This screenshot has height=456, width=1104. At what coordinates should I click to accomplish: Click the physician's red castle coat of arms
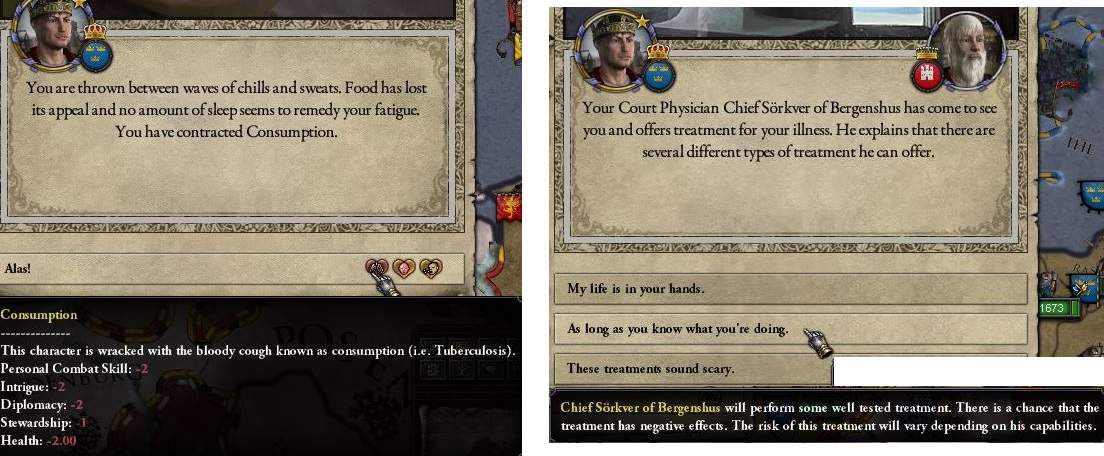pyautogui.click(x=926, y=73)
